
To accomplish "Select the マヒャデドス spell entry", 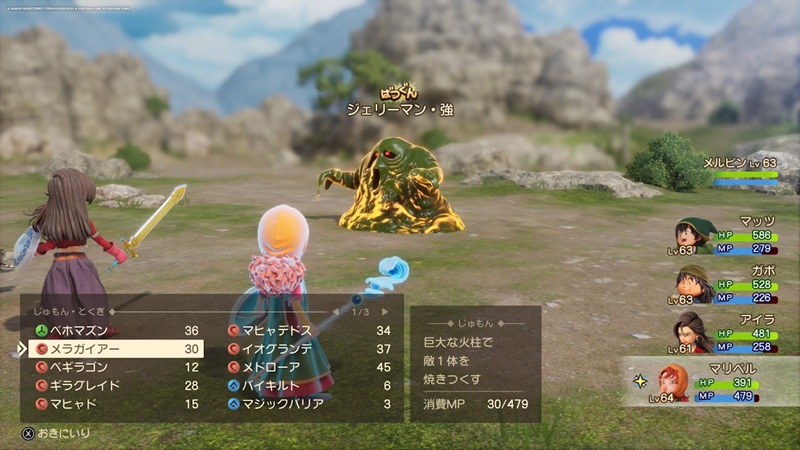I will coord(309,331).
